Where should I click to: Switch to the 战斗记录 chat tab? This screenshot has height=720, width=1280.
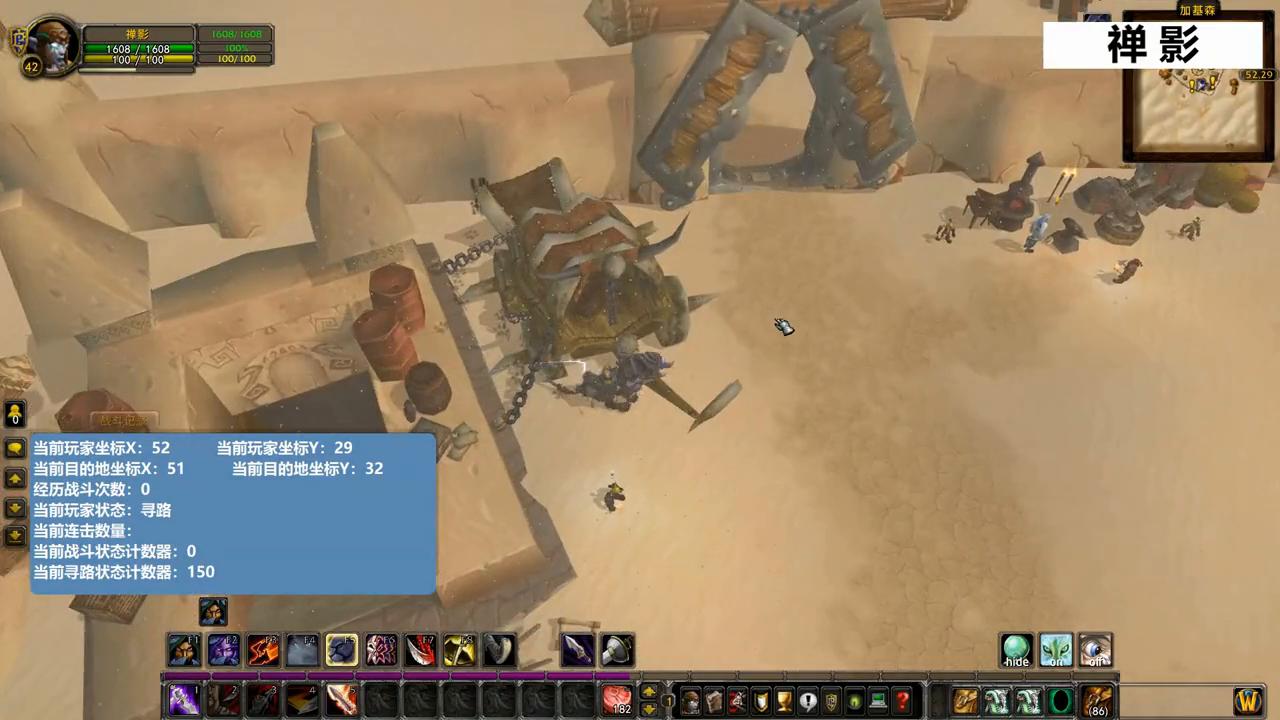(122, 420)
